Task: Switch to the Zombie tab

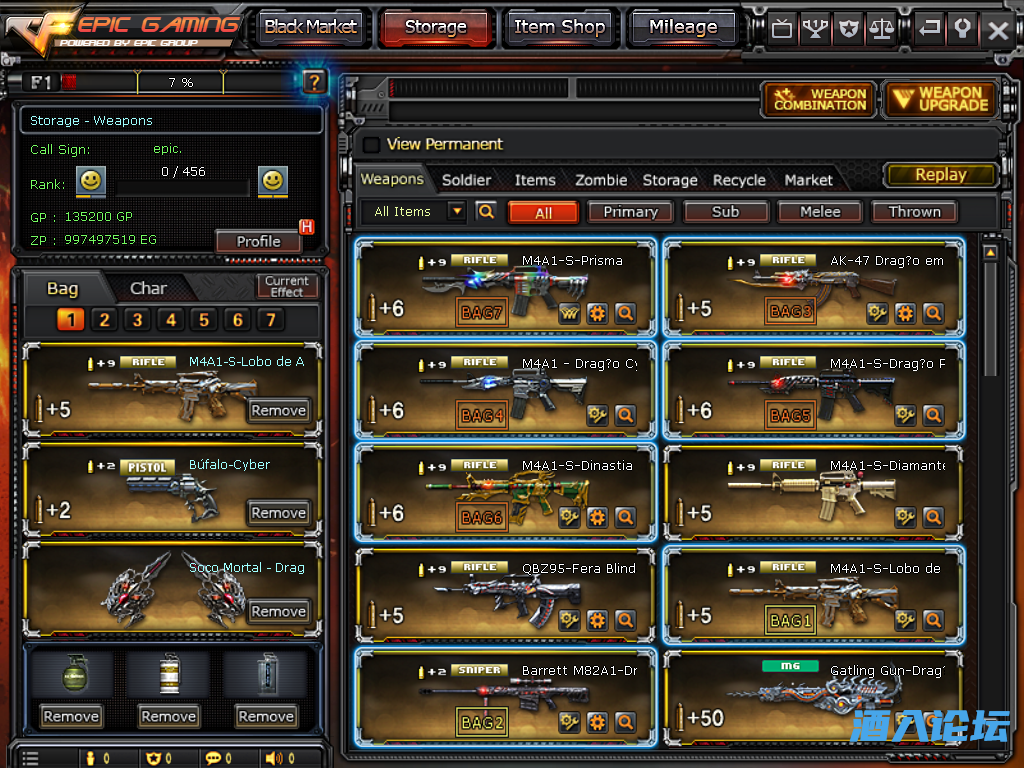Action: click(x=601, y=180)
